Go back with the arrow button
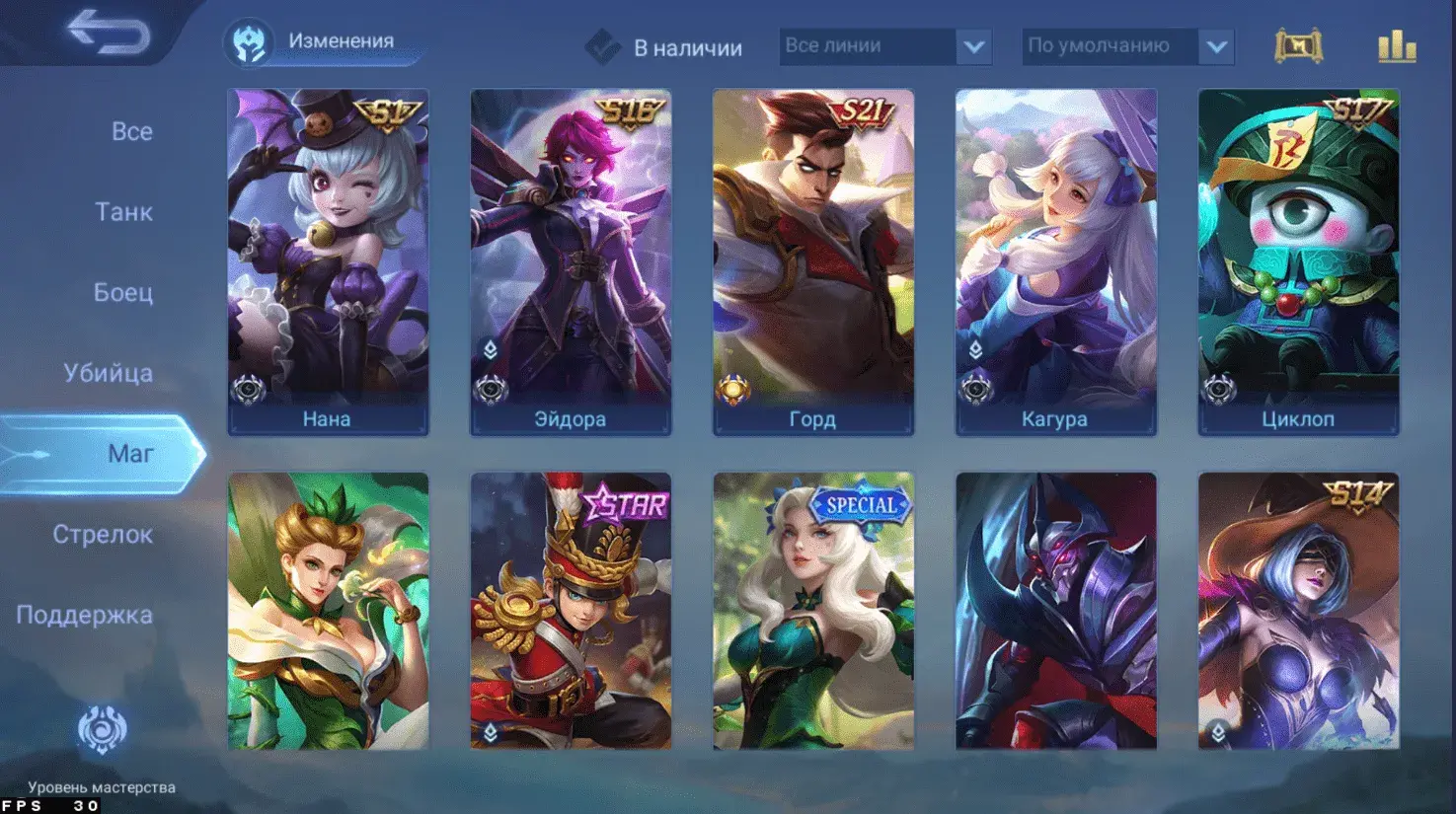 pos(109,35)
